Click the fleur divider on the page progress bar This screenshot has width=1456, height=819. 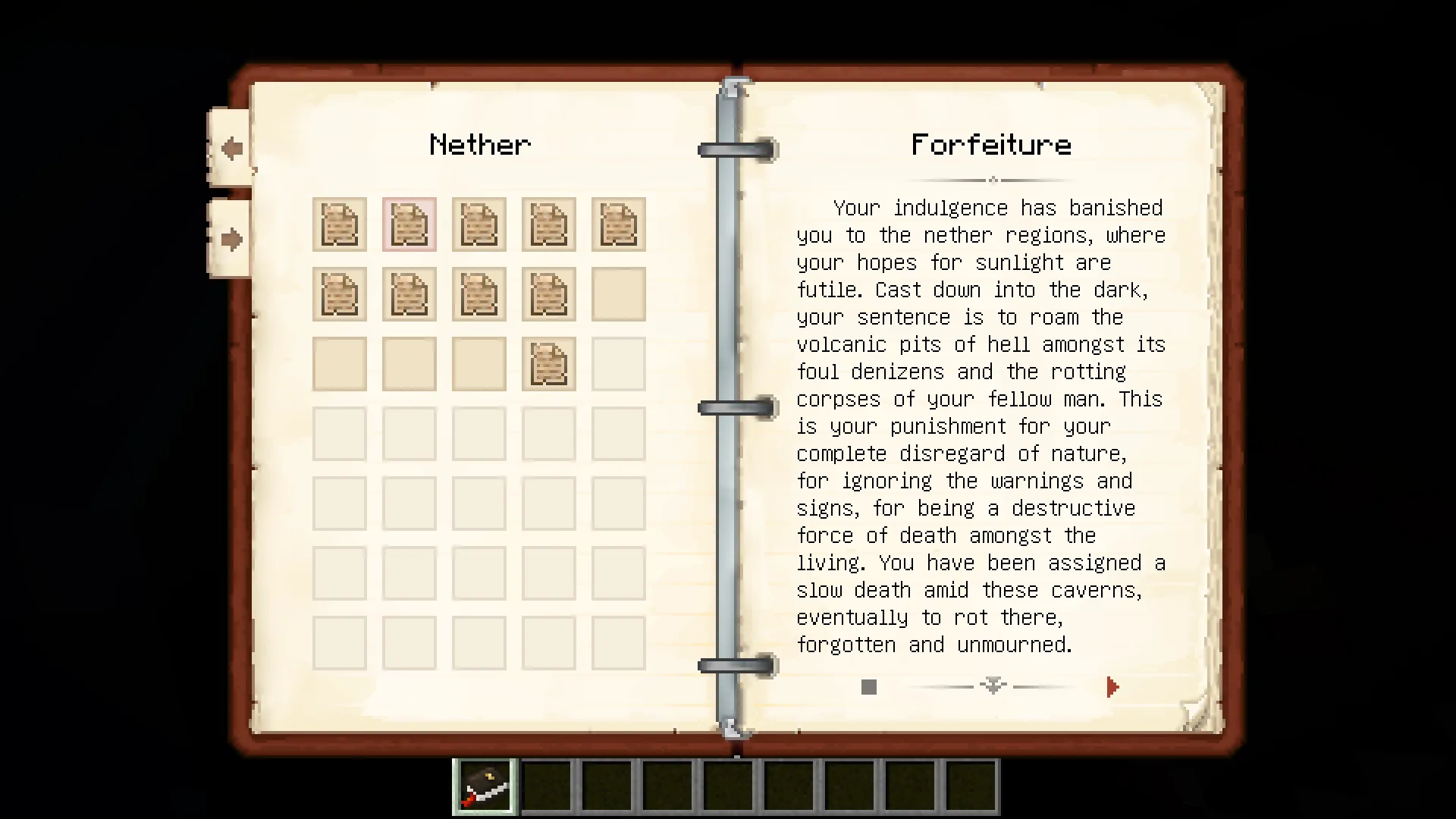[992, 686]
